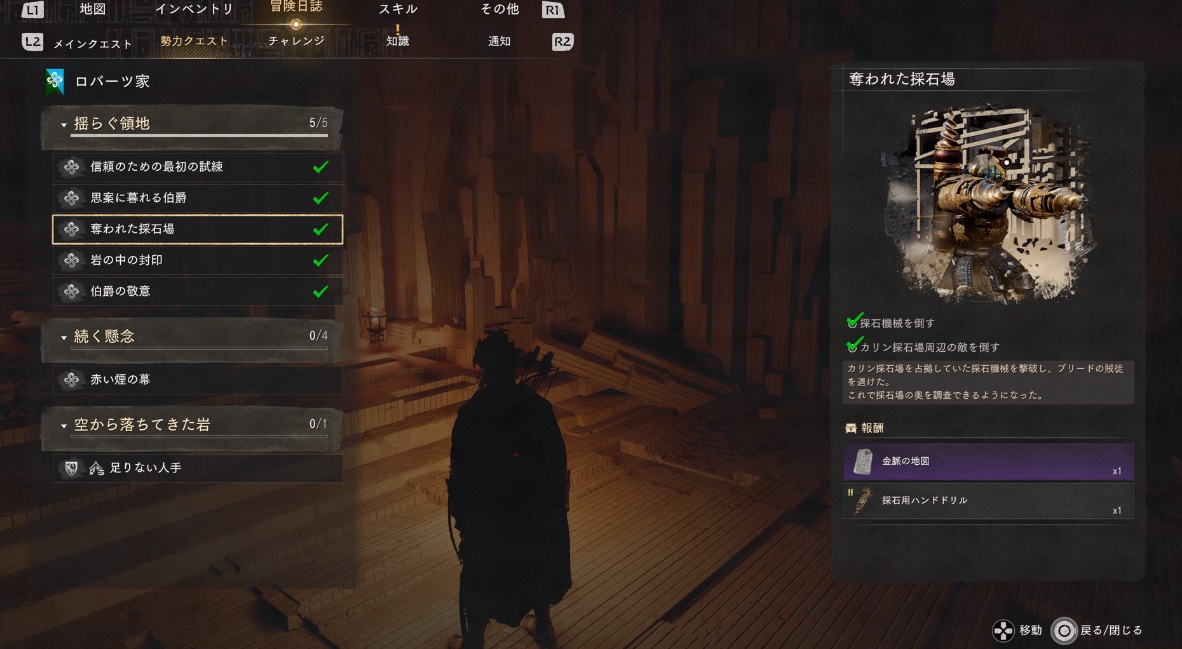Open the スキル tab
The height and width of the screenshot is (649, 1182).
(x=398, y=10)
